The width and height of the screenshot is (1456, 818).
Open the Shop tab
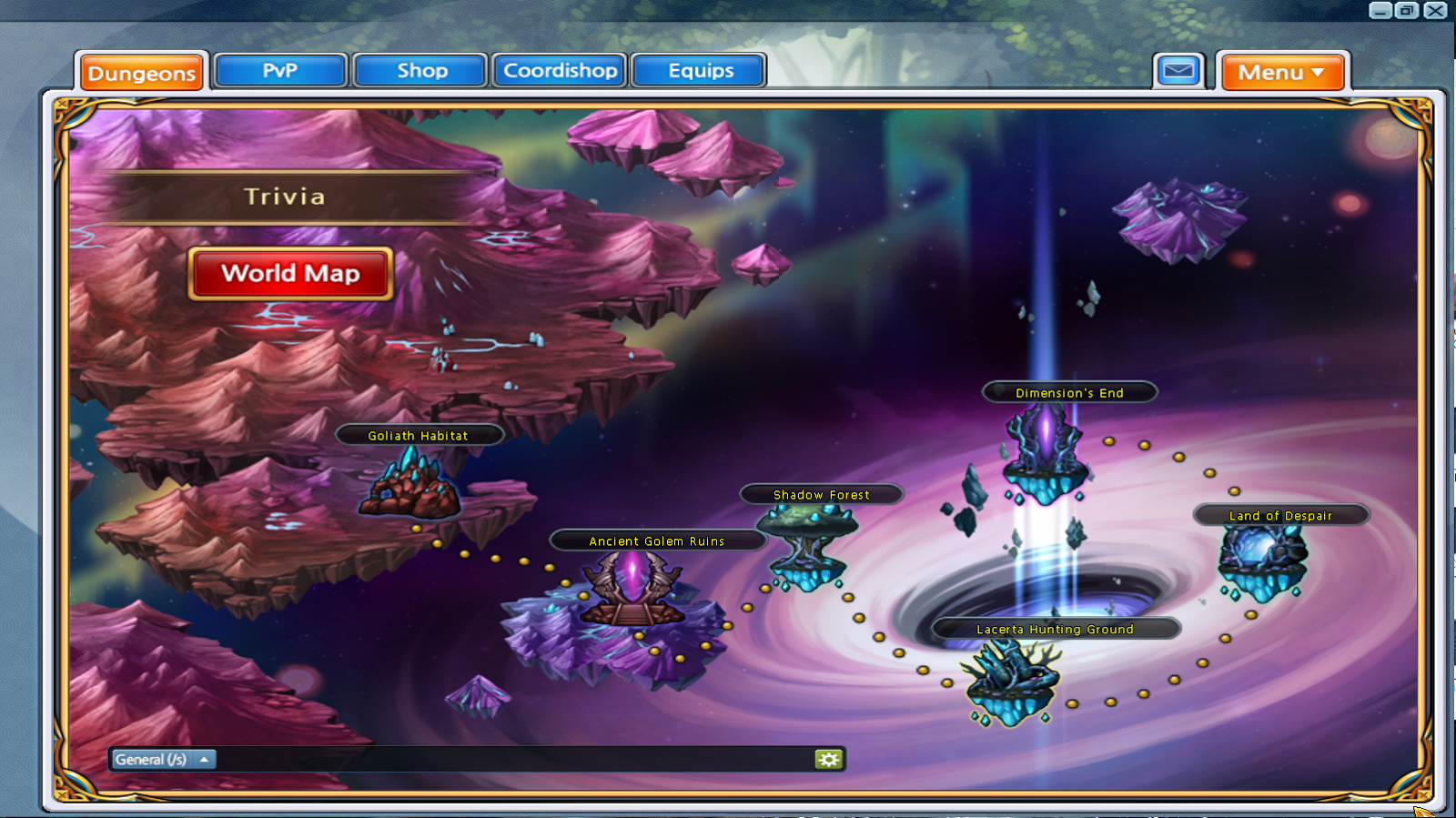coord(420,69)
